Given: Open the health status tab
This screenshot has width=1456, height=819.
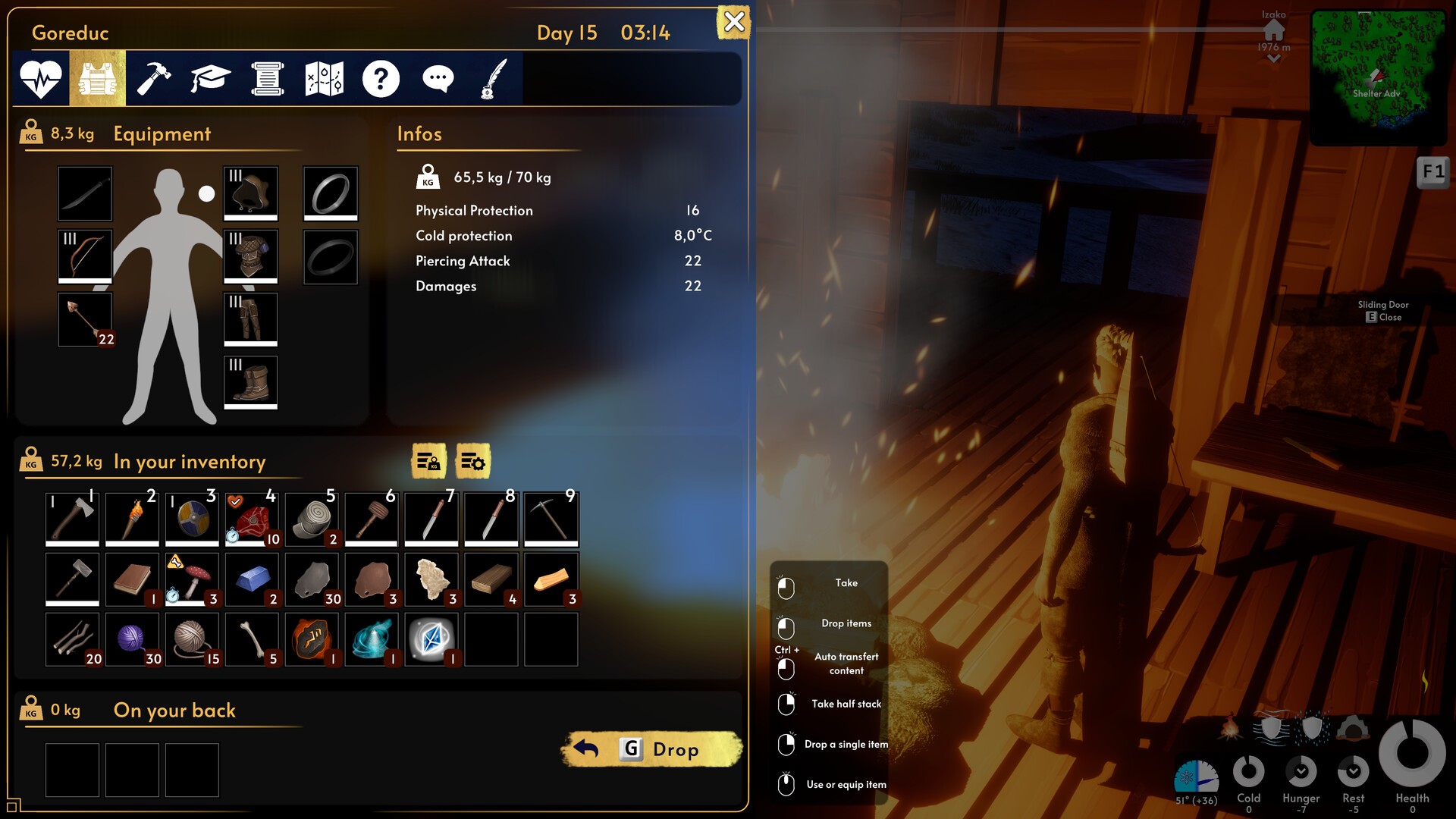Looking at the screenshot, I should pyautogui.click(x=41, y=78).
